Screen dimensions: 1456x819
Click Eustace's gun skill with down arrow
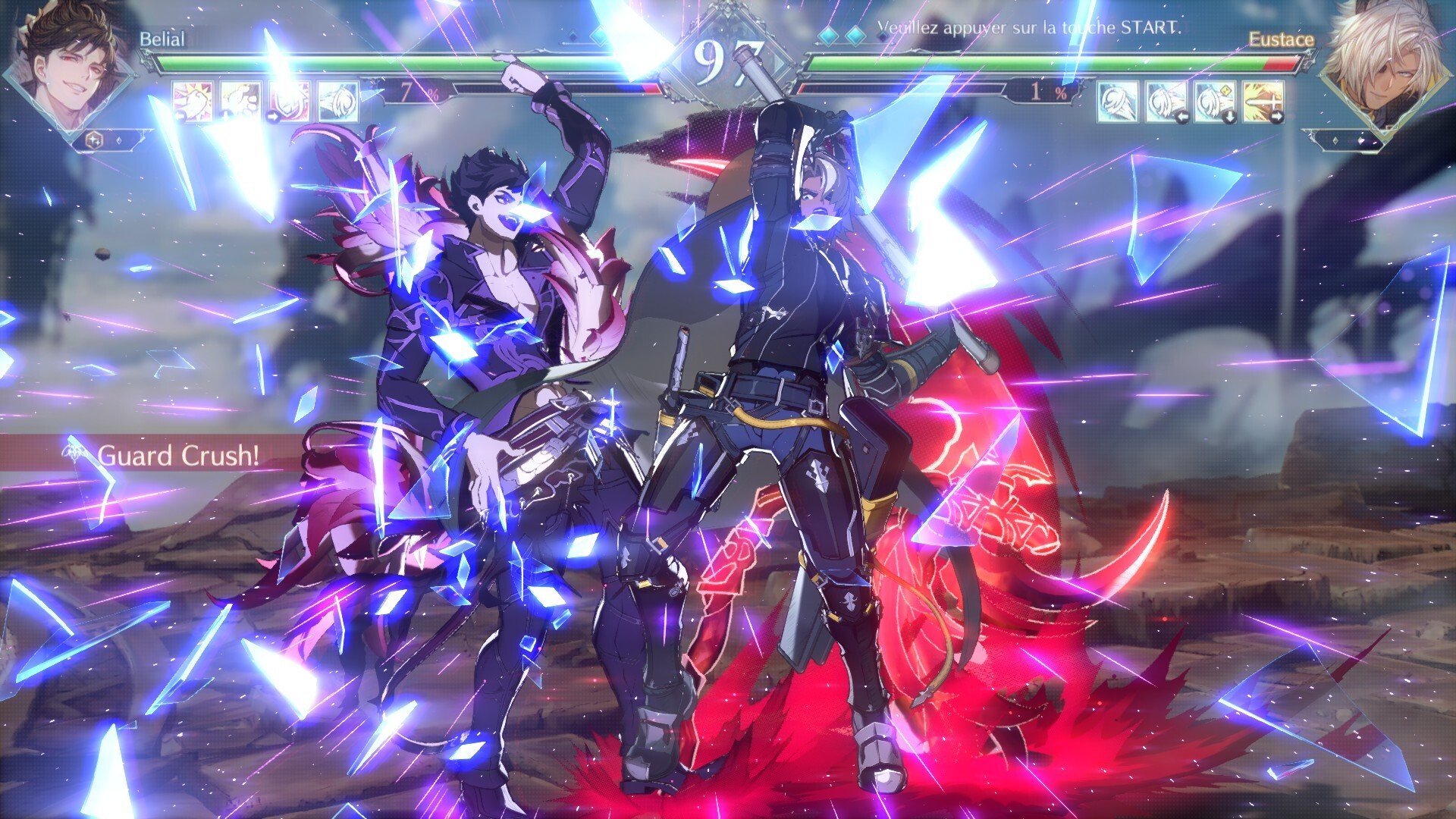pos(1215,102)
